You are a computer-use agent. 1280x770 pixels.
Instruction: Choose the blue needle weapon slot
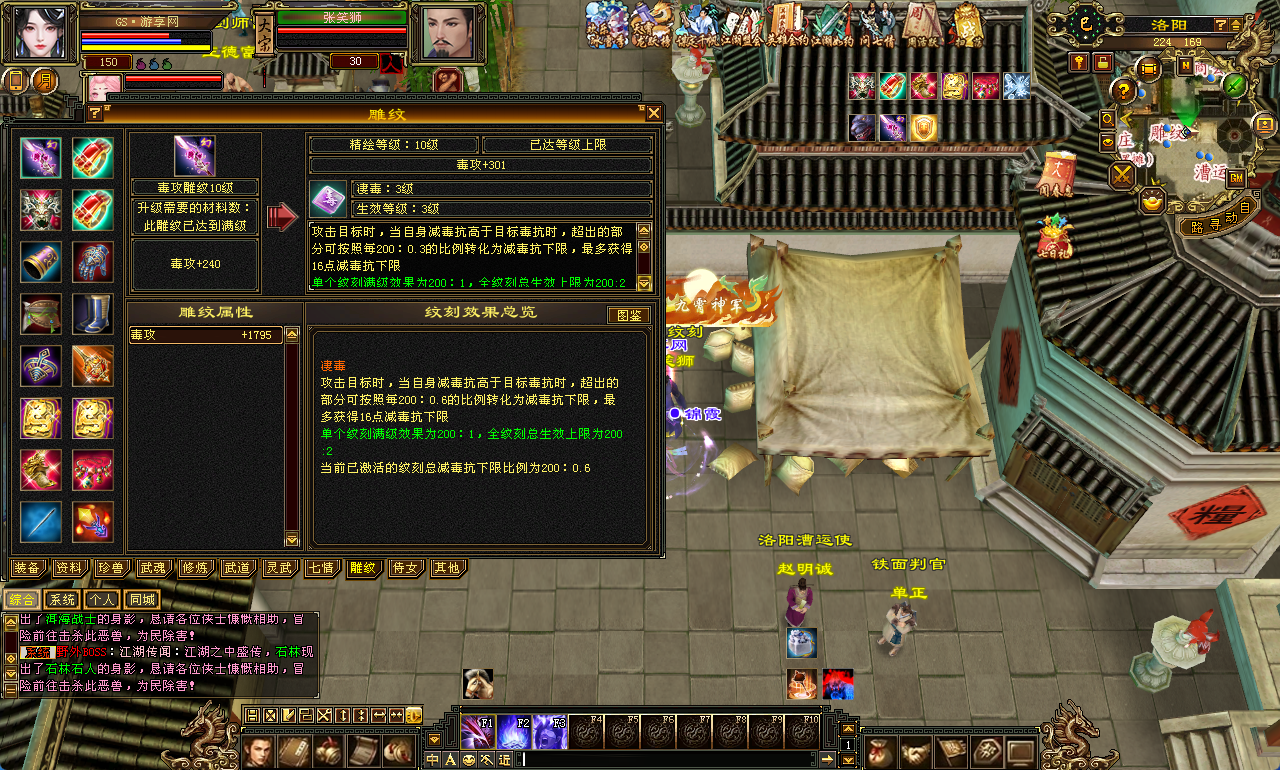click(40, 522)
